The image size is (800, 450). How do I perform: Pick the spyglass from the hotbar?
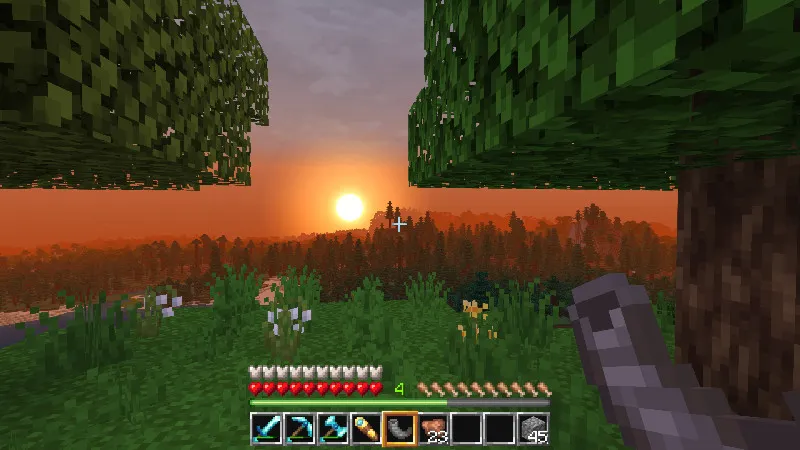pyautogui.click(x=366, y=429)
